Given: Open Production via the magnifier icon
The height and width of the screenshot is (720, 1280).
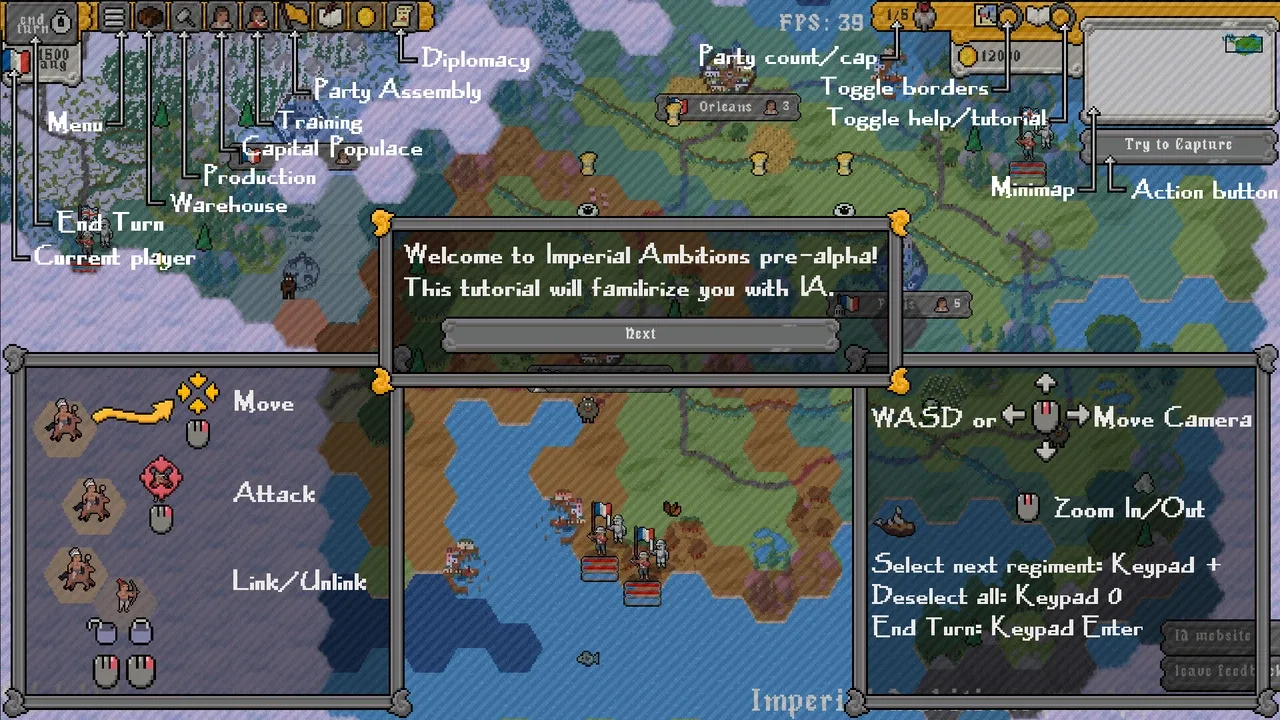Looking at the screenshot, I should click(185, 18).
